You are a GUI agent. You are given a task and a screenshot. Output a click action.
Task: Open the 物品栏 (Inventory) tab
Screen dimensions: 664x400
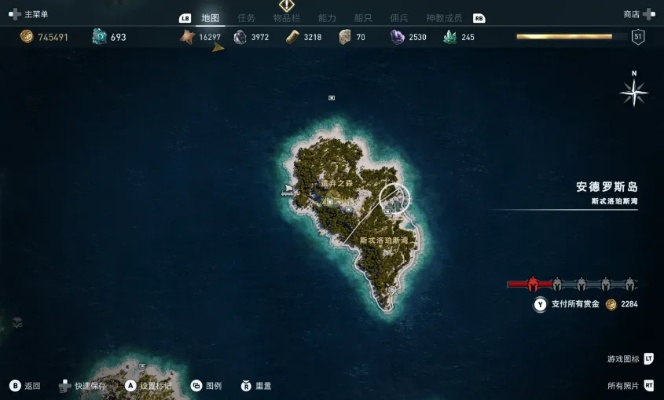tap(287, 17)
